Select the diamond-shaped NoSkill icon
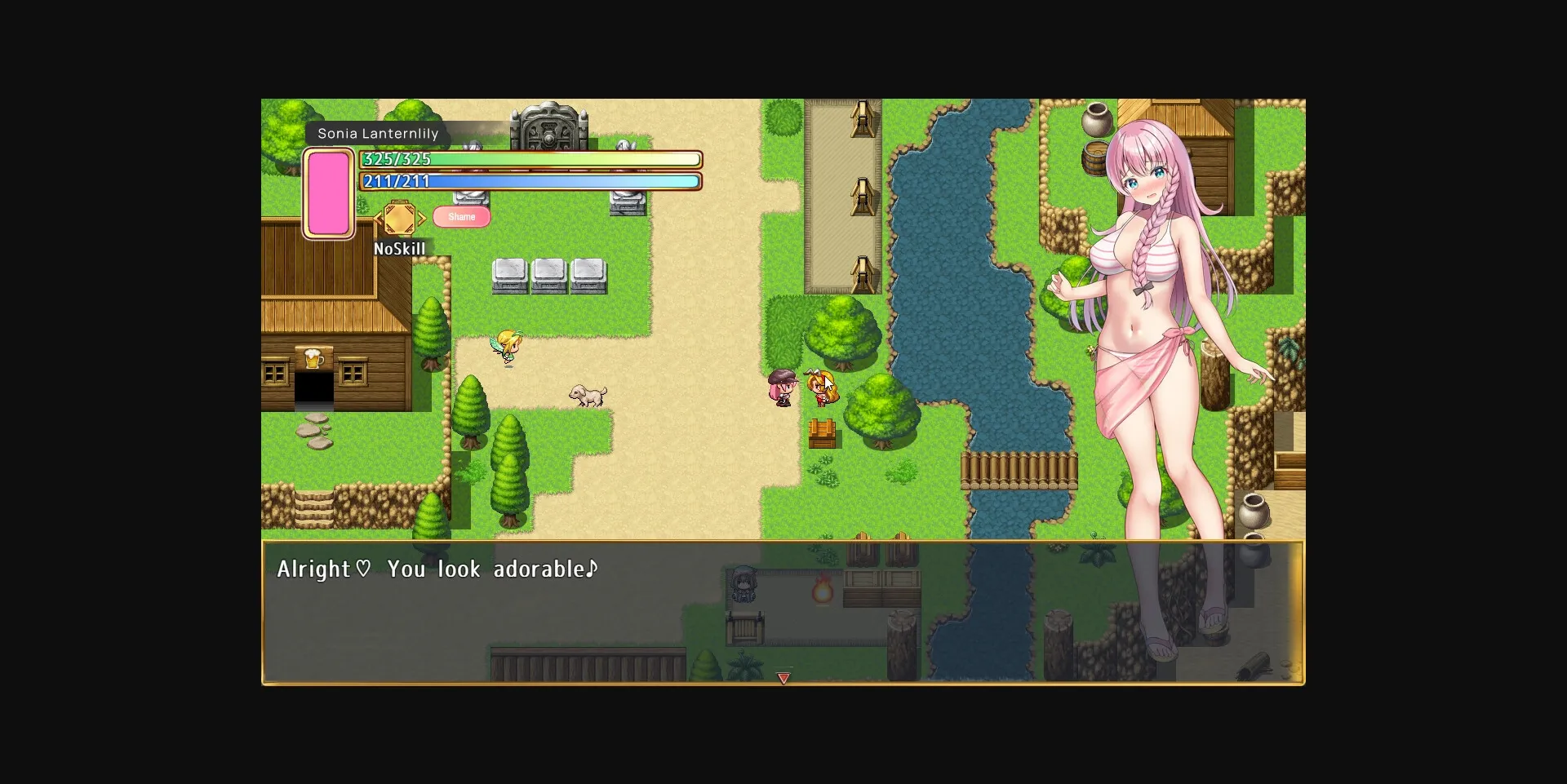 coord(400,217)
